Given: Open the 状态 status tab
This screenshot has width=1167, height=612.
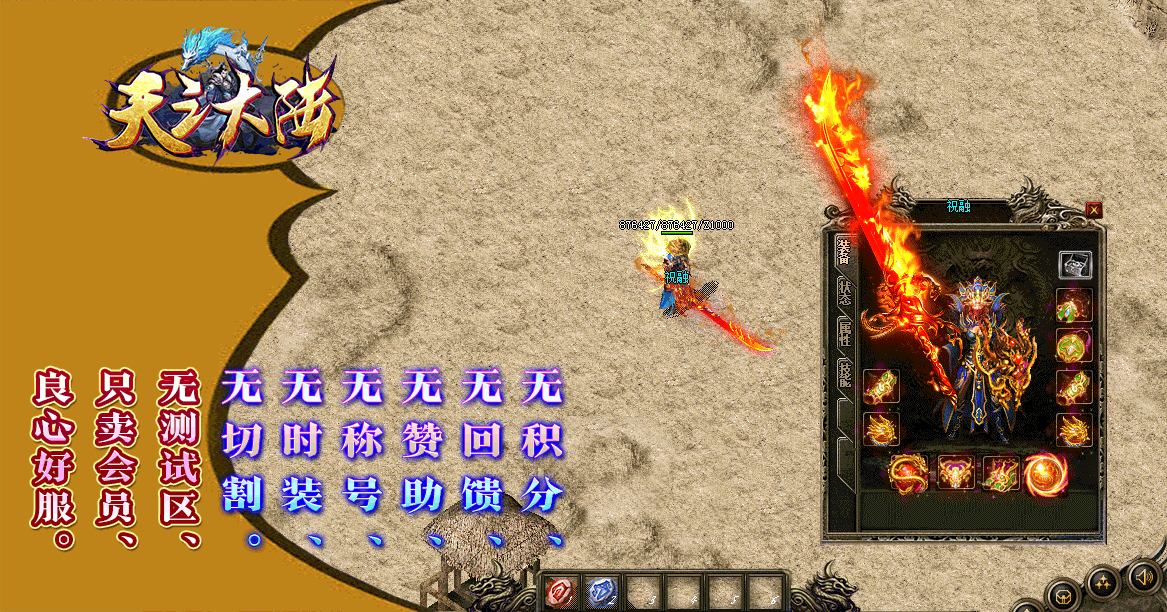Looking at the screenshot, I should [x=844, y=292].
